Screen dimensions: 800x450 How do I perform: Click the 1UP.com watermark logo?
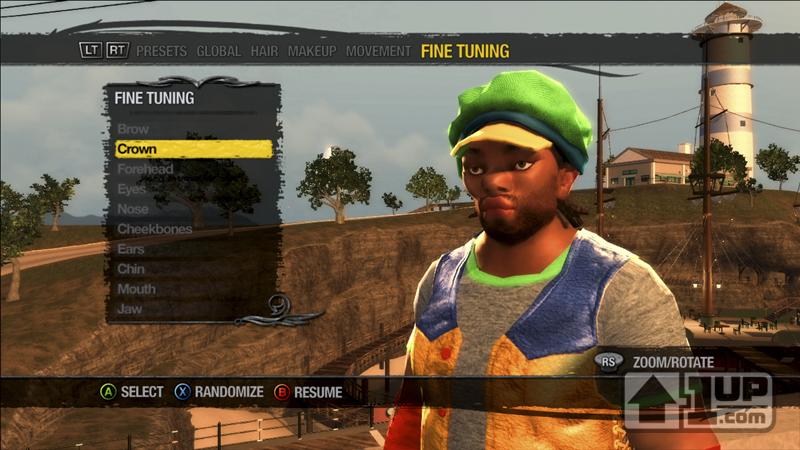click(x=699, y=400)
